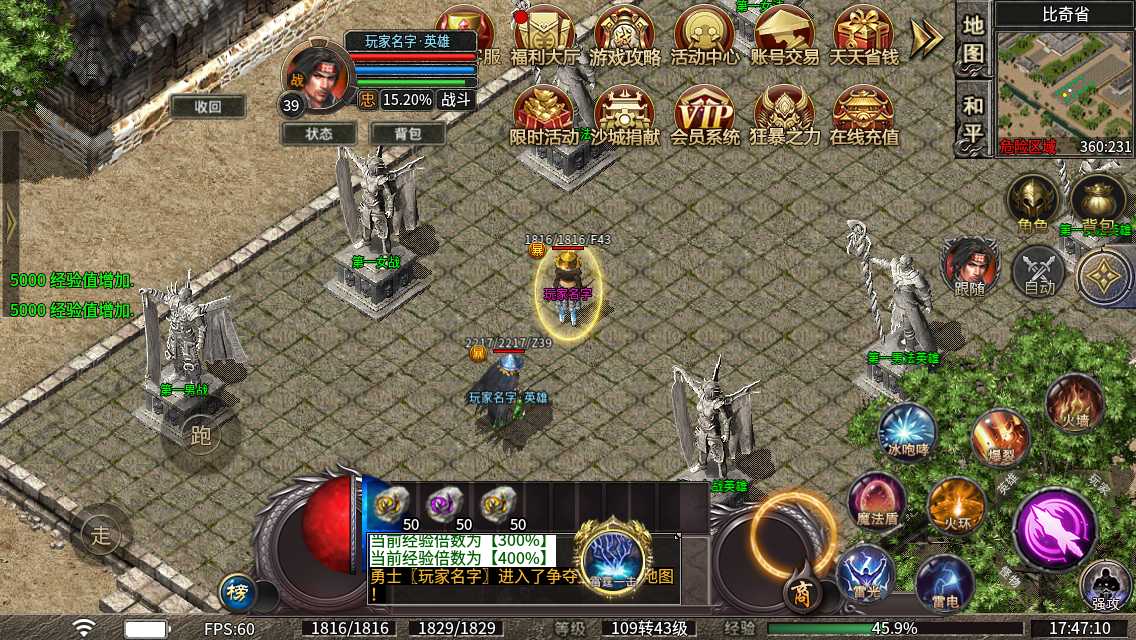Open the hero 状态 status panel

[x=319, y=133]
